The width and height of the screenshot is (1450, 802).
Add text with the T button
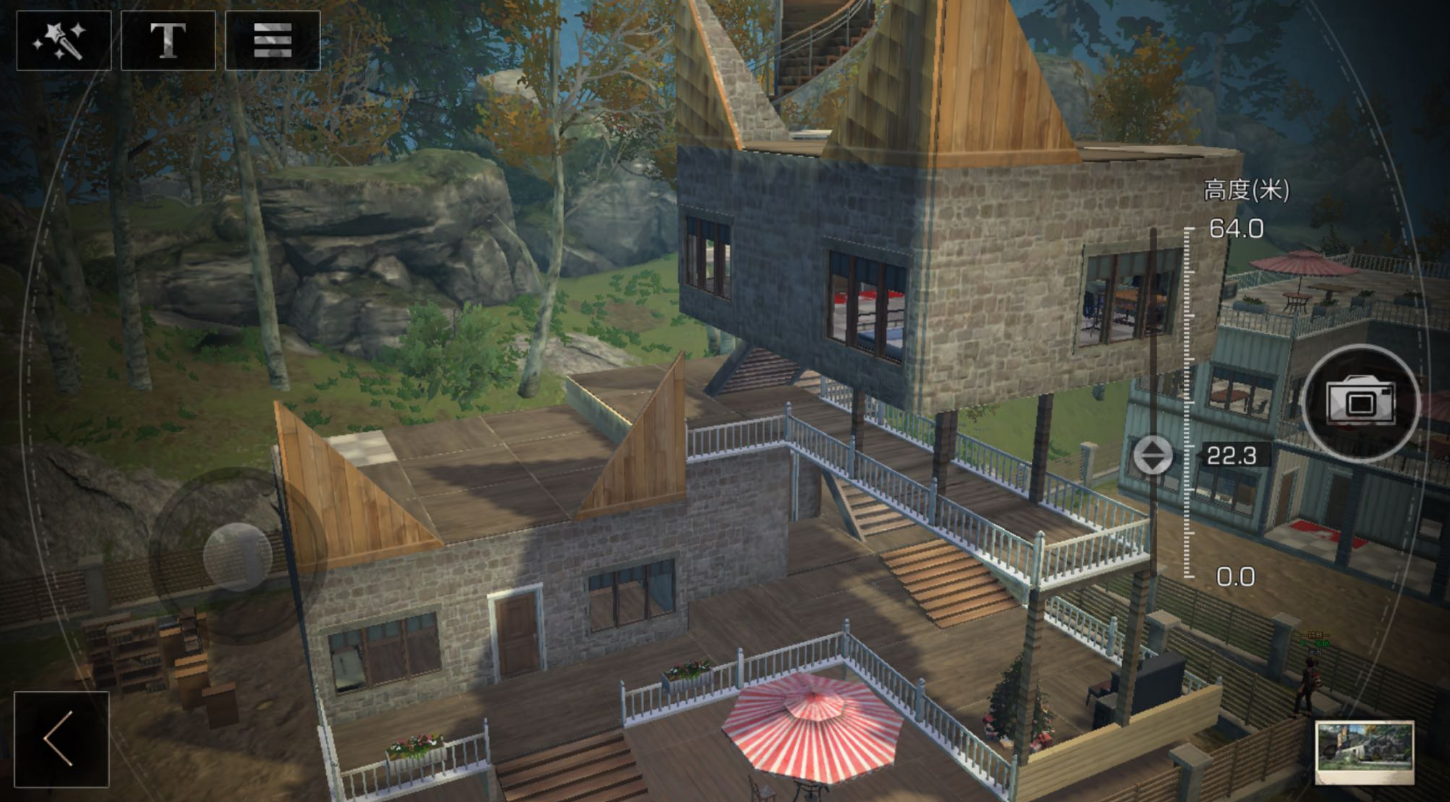[x=168, y=40]
